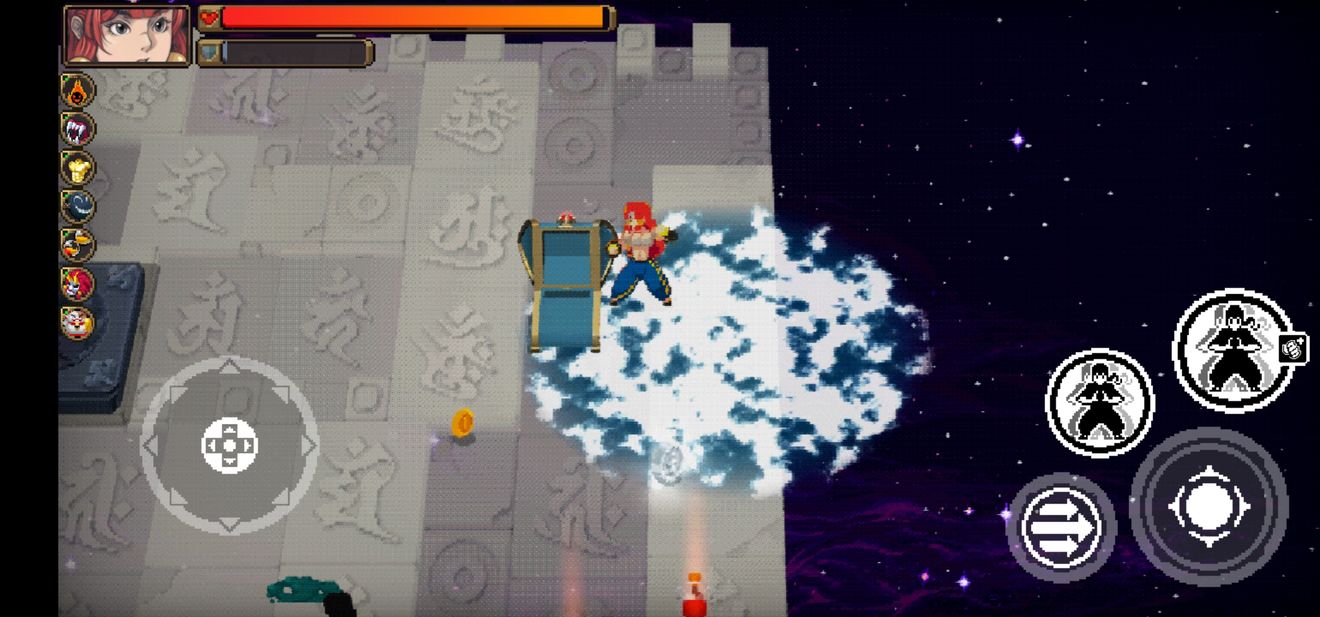Tap the center of the movement joystick
This screenshot has width=1320, height=617.
[x=229, y=445]
